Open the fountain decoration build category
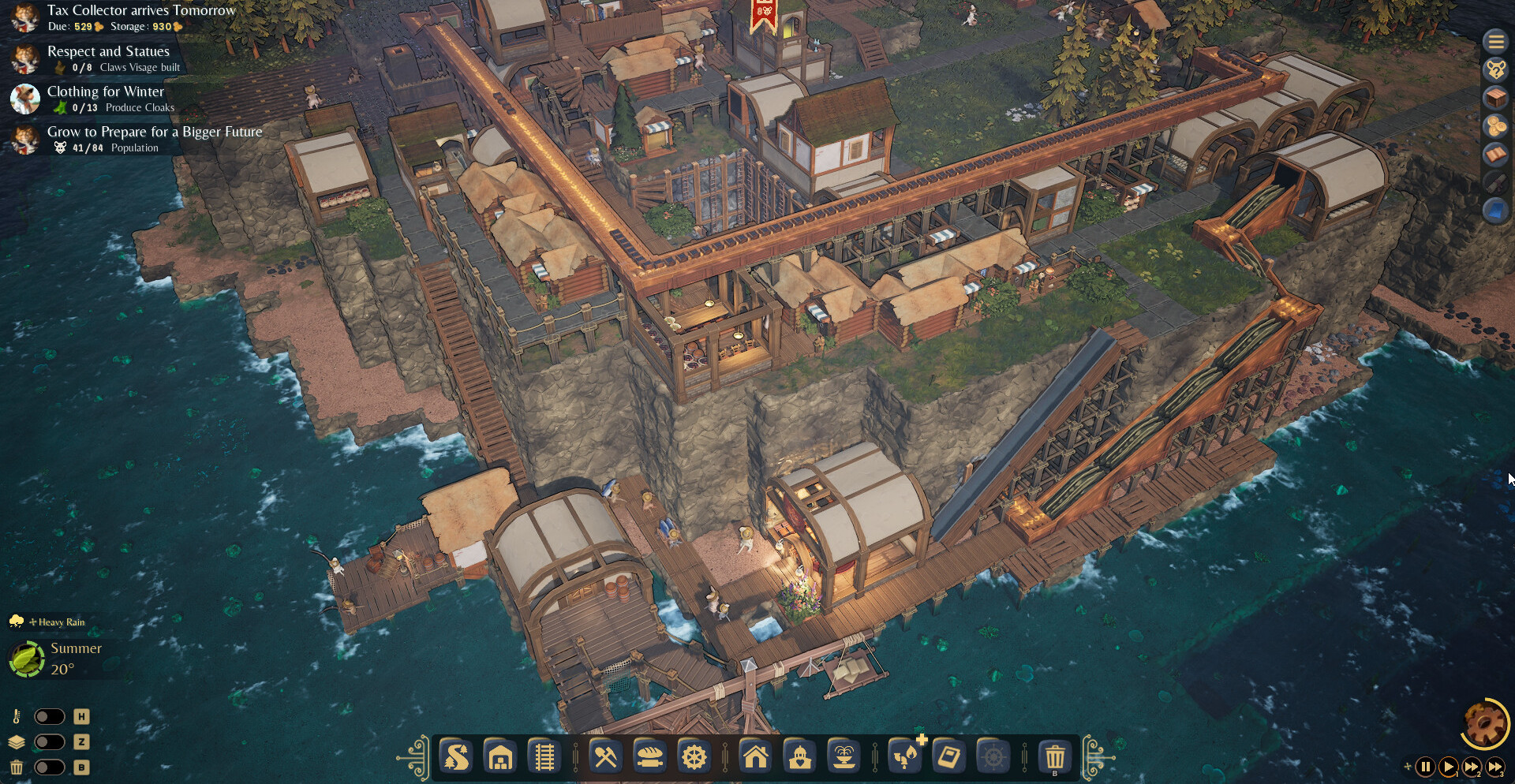 point(844,758)
